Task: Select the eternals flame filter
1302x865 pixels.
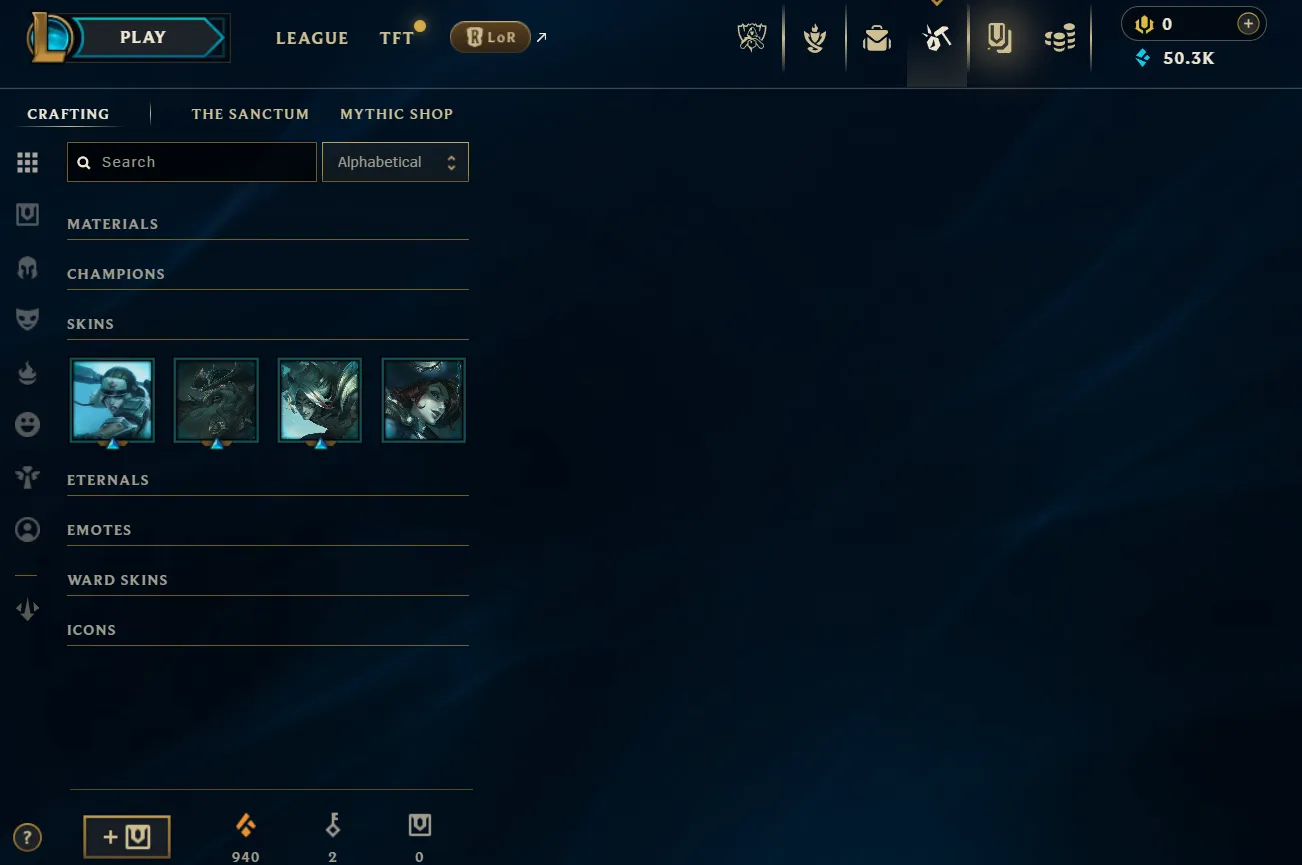Action: click(x=27, y=372)
